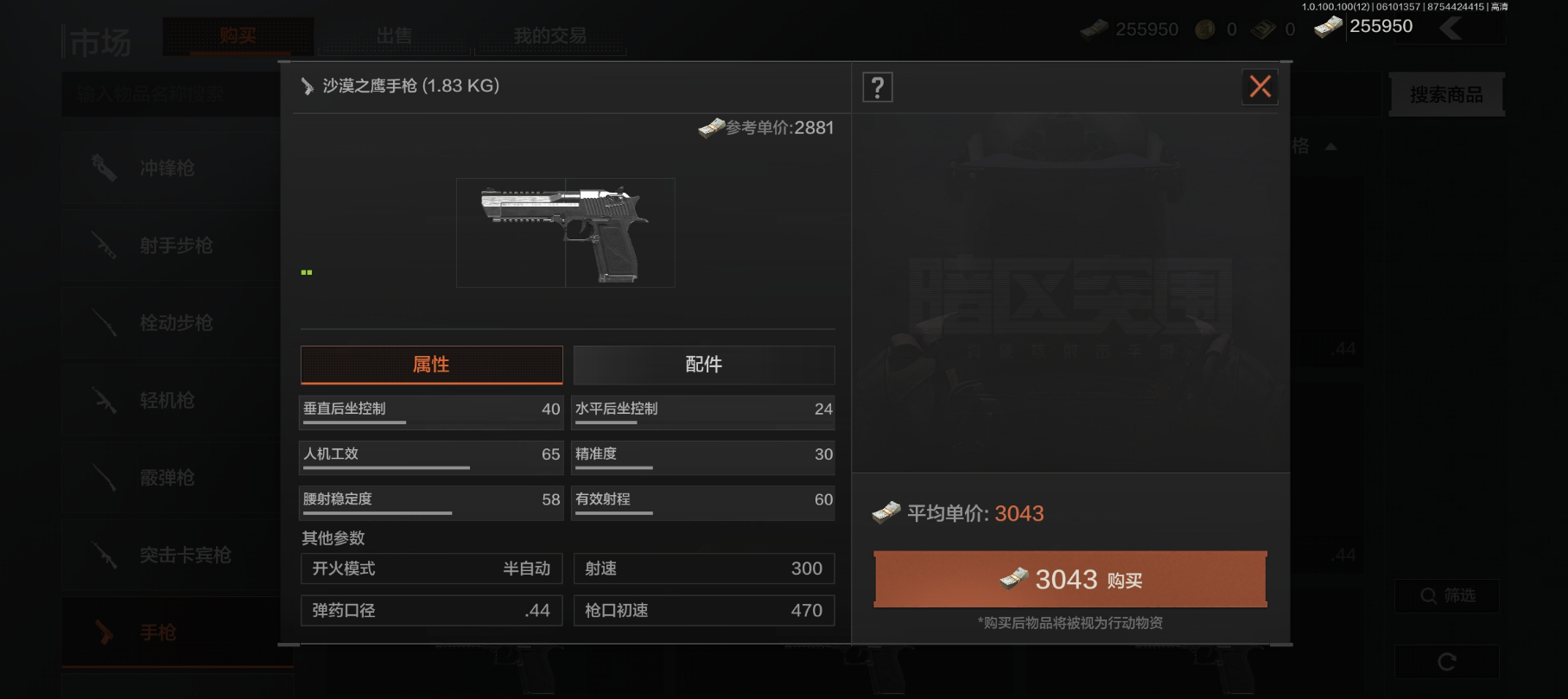Select the 射手步枪 marksman rifle category
Screen dimensions: 1568x699
pos(176,245)
